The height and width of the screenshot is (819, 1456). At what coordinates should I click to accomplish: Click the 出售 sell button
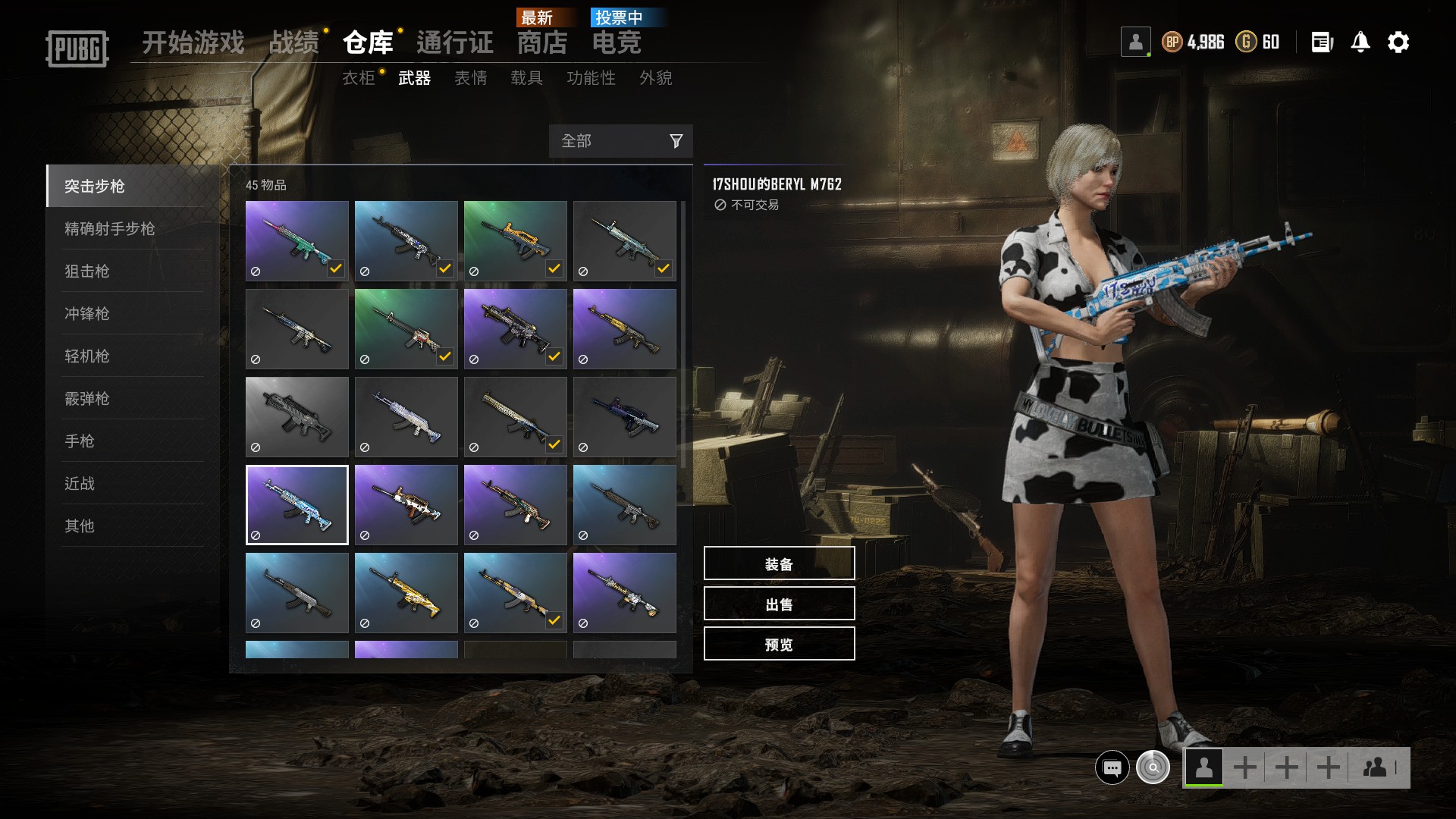click(779, 604)
